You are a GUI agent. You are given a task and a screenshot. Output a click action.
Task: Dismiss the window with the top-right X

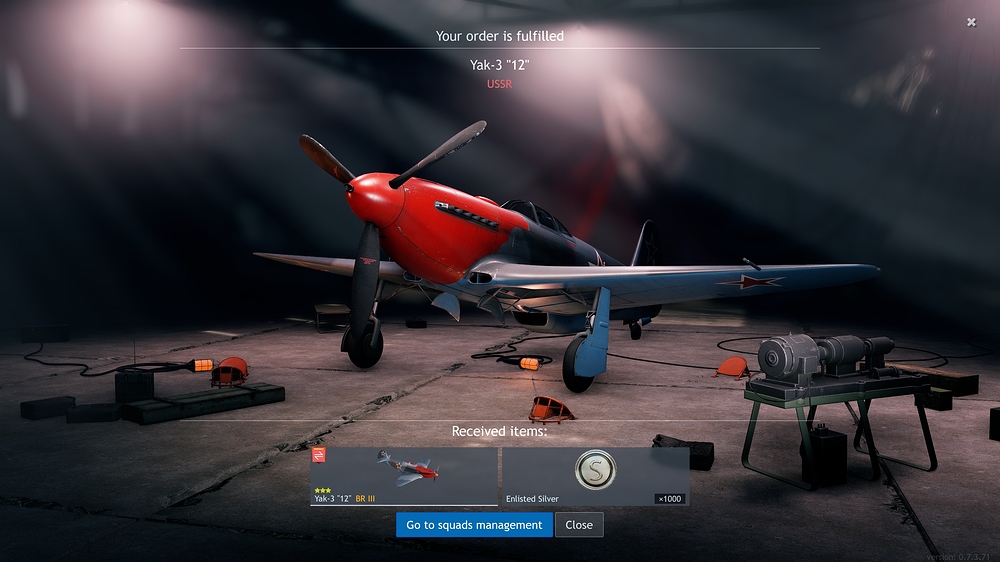tap(971, 22)
